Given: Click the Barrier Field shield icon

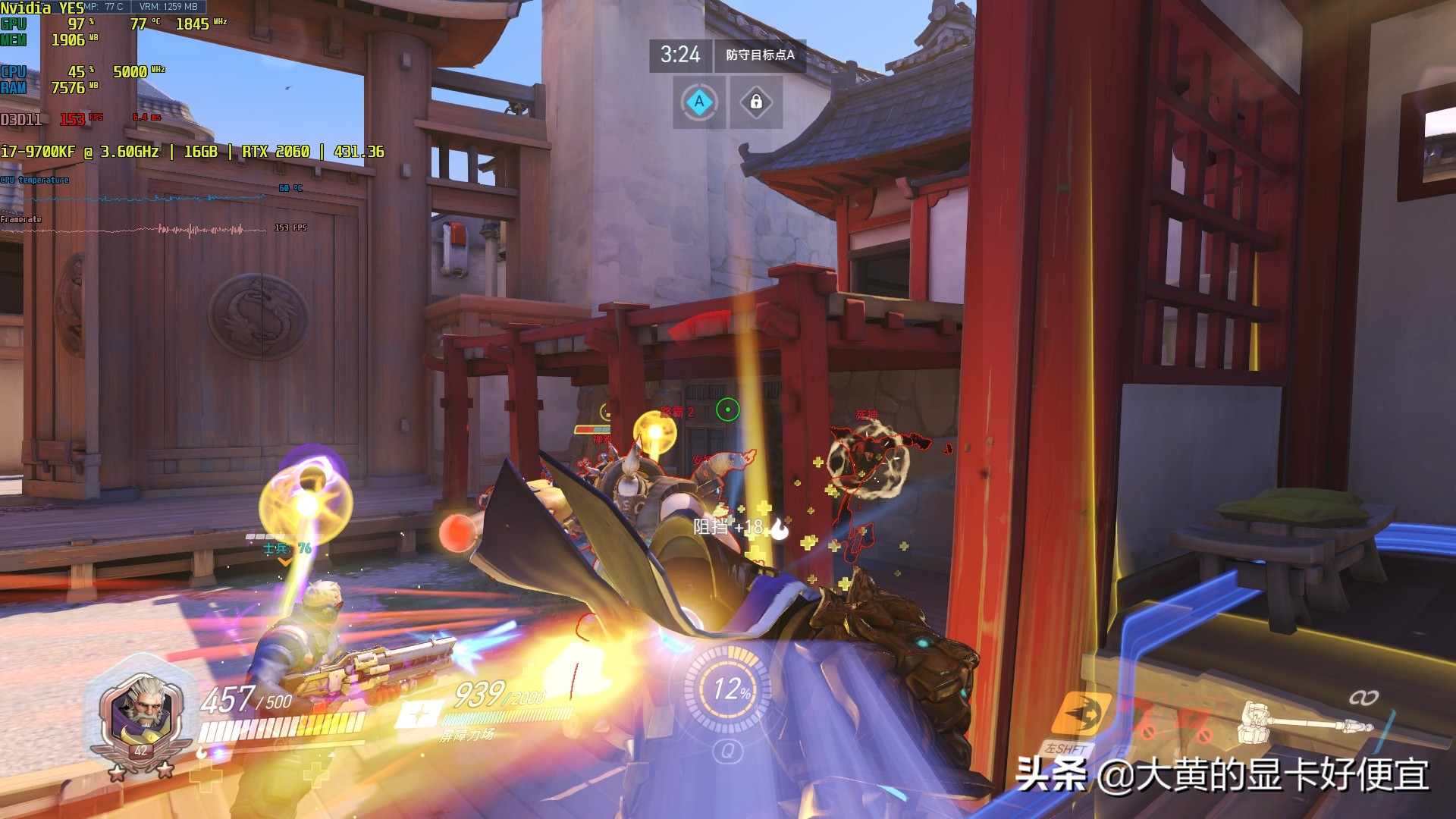Looking at the screenshot, I should (x=418, y=716).
